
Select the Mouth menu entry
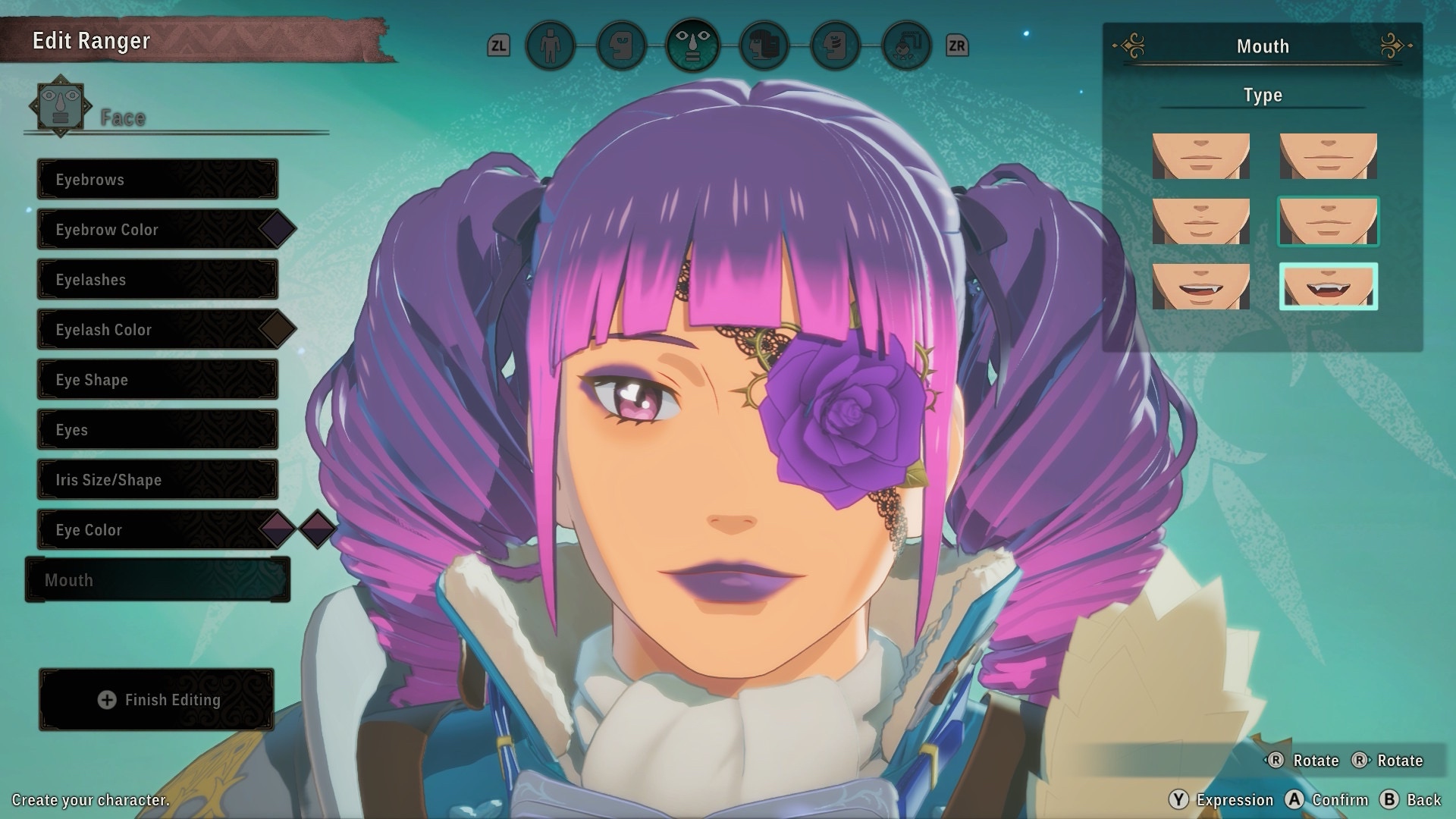[158, 580]
